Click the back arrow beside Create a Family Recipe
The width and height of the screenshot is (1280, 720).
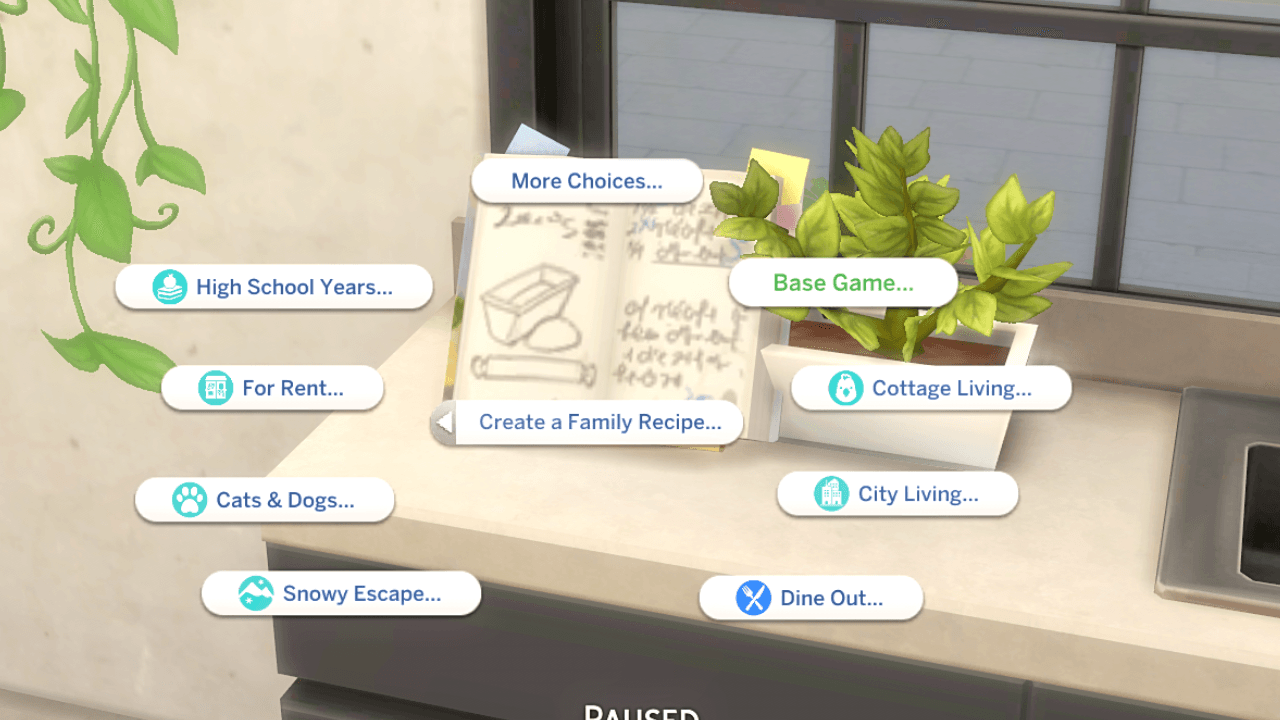point(443,422)
